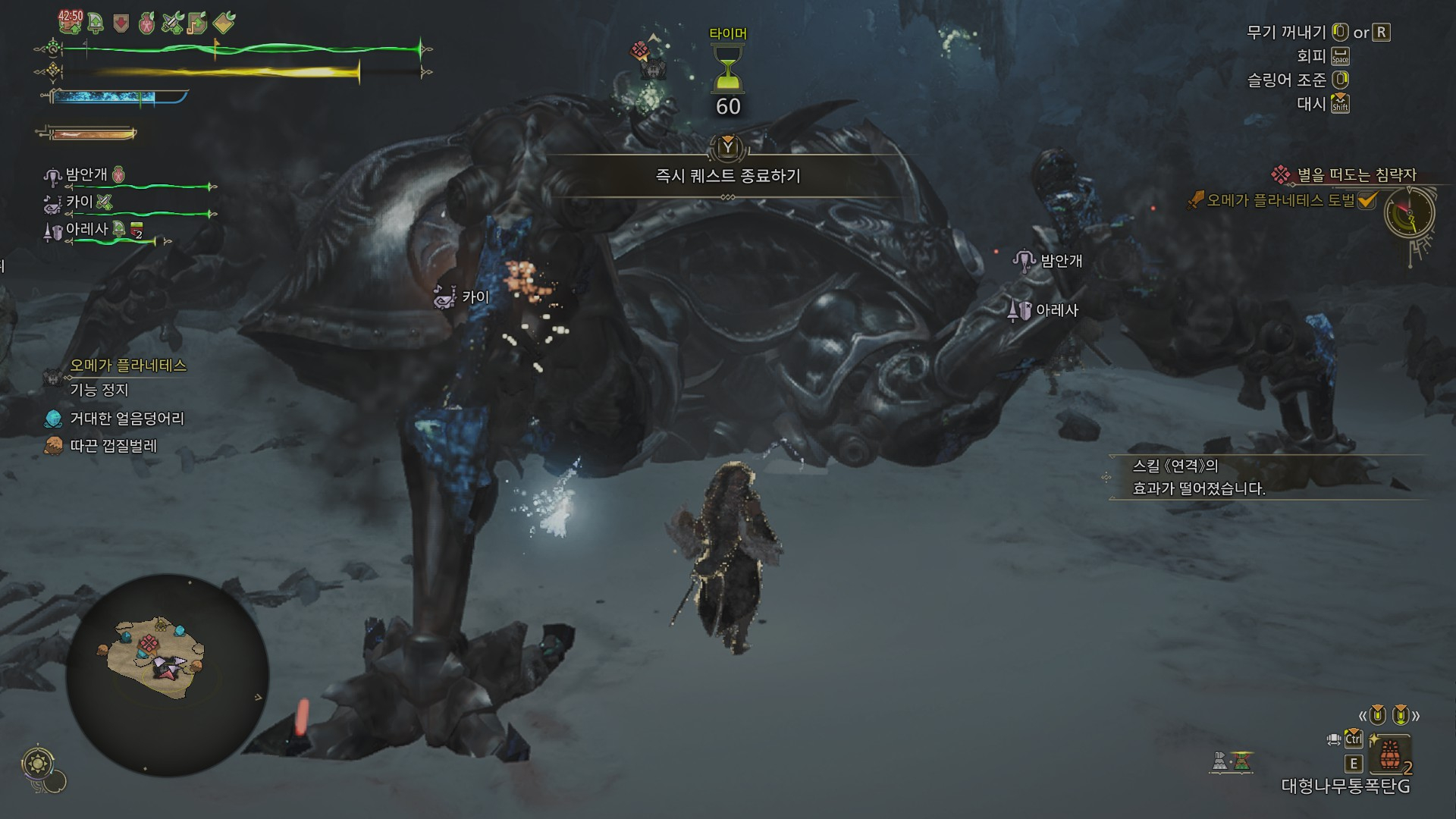1456x819 pixels.
Task: Select the 오메가 플라네테스 토벌 objective
Action: (1280, 200)
